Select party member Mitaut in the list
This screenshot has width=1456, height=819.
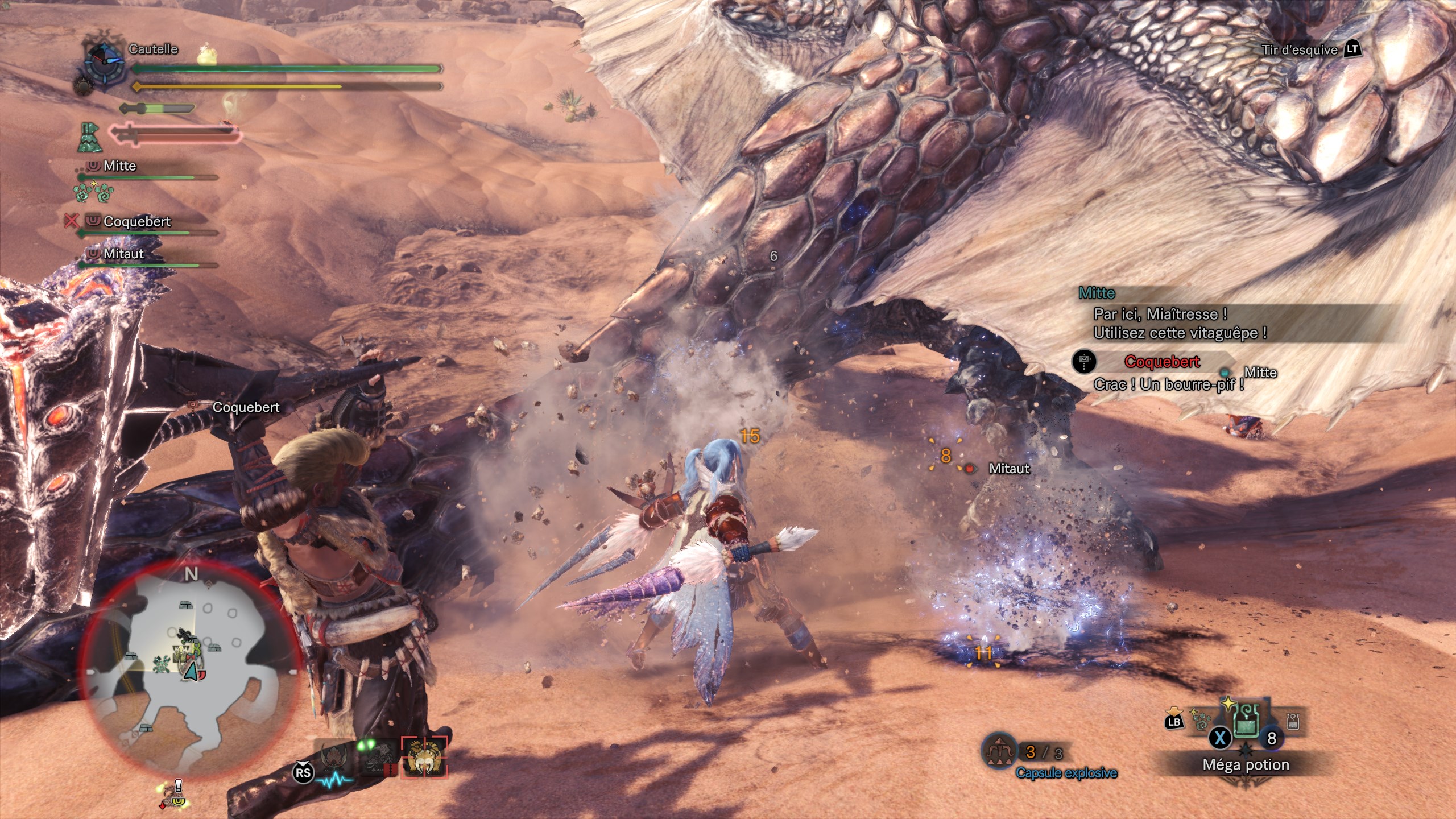pyautogui.click(x=123, y=254)
